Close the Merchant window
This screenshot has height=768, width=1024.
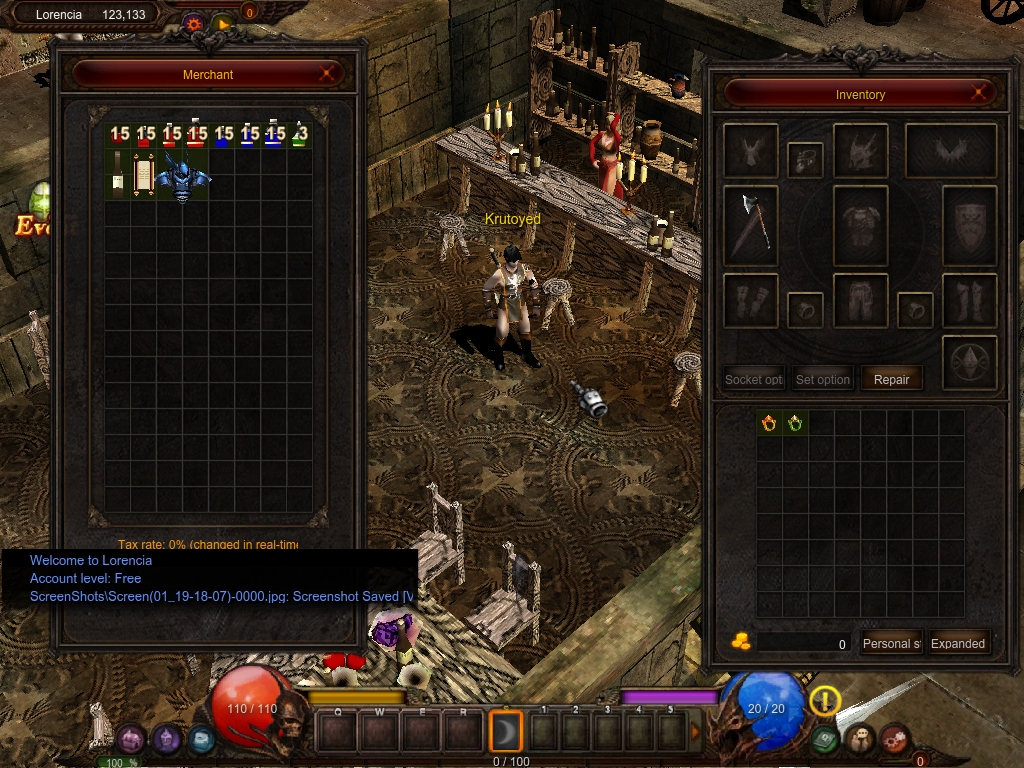(x=327, y=74)
